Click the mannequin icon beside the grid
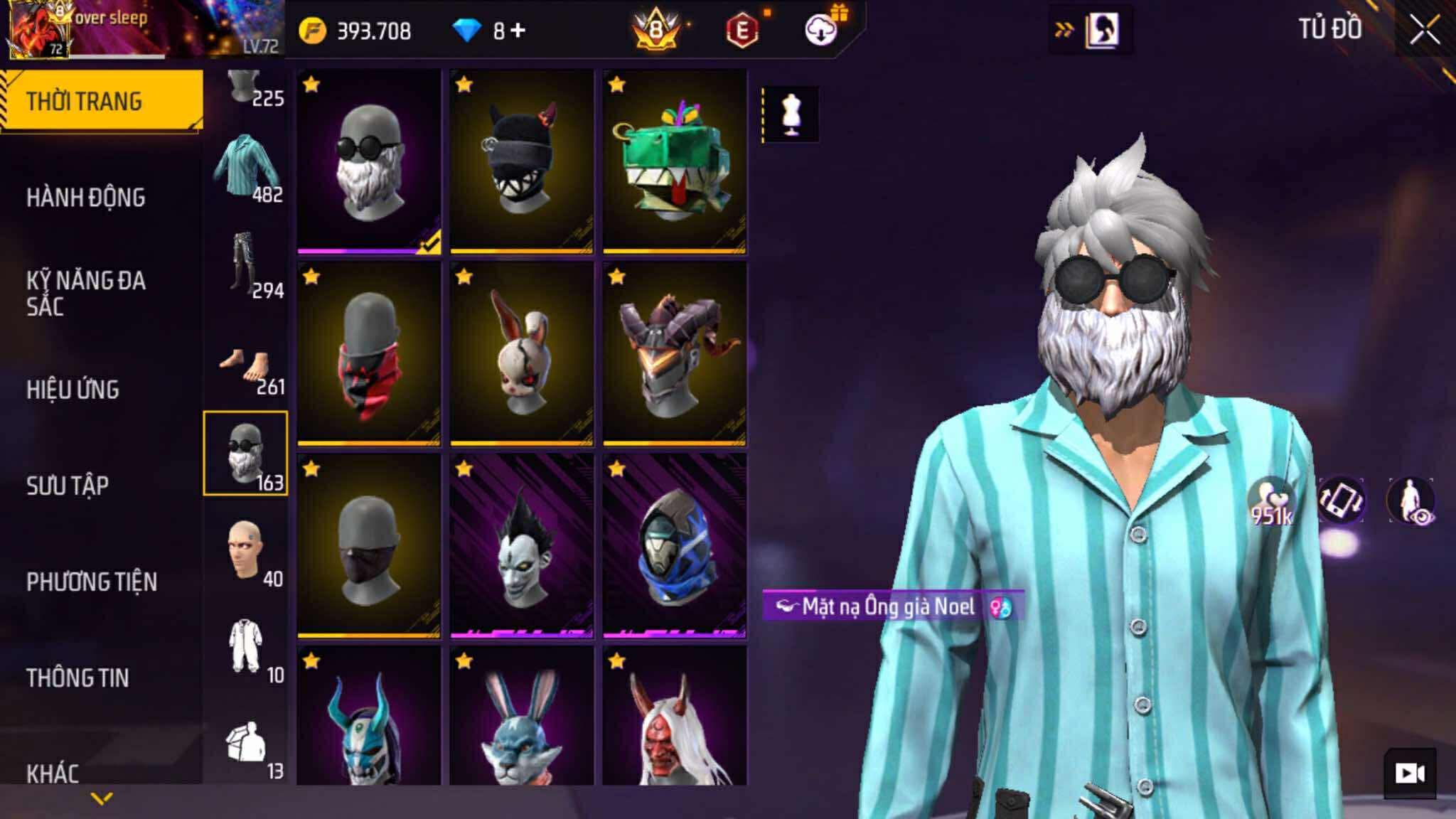Screen dimensions: 1456x819 pos(791,114)
